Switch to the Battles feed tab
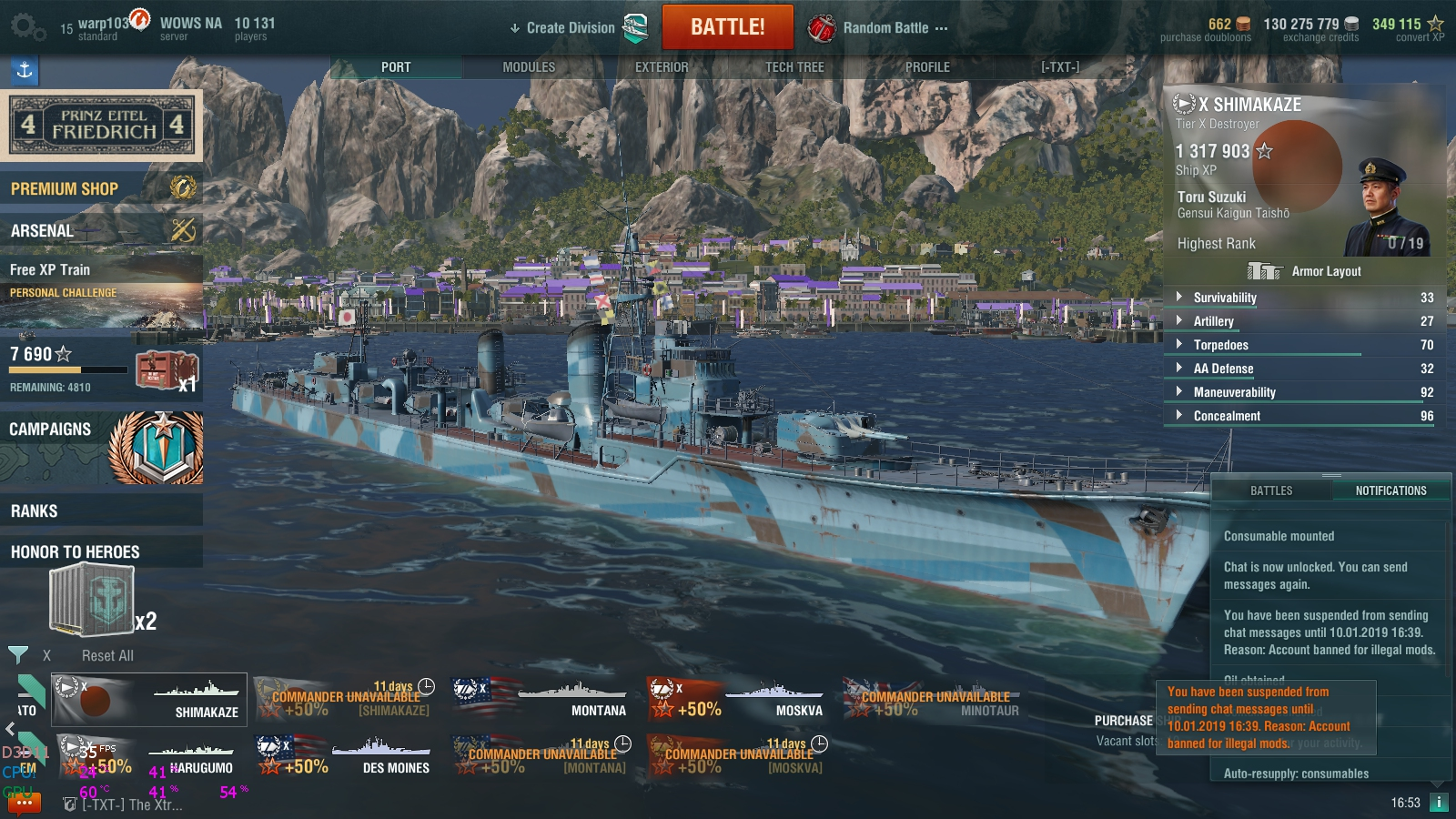 pyautogui.click(x=1270, y=490)
